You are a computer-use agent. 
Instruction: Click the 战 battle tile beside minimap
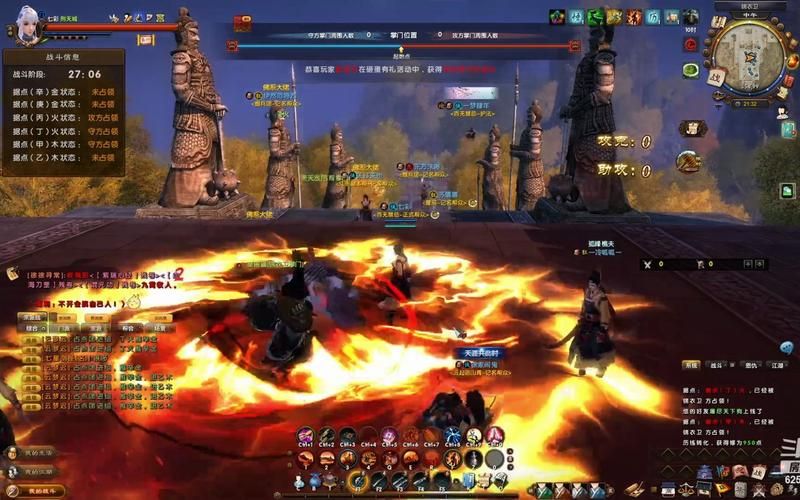click(x=717, y=77)
